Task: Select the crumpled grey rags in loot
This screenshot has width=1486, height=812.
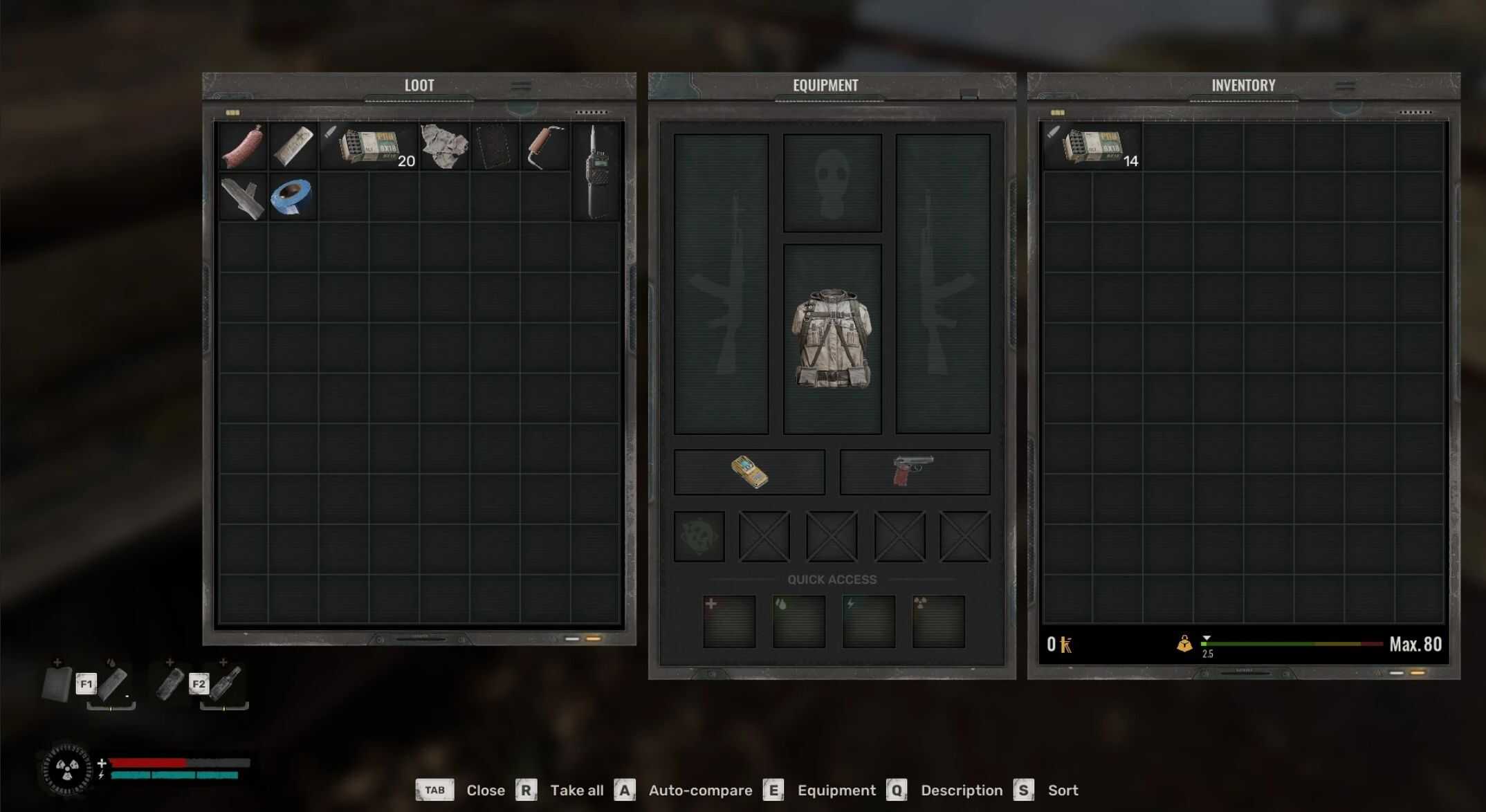Action: click(444, 147)
